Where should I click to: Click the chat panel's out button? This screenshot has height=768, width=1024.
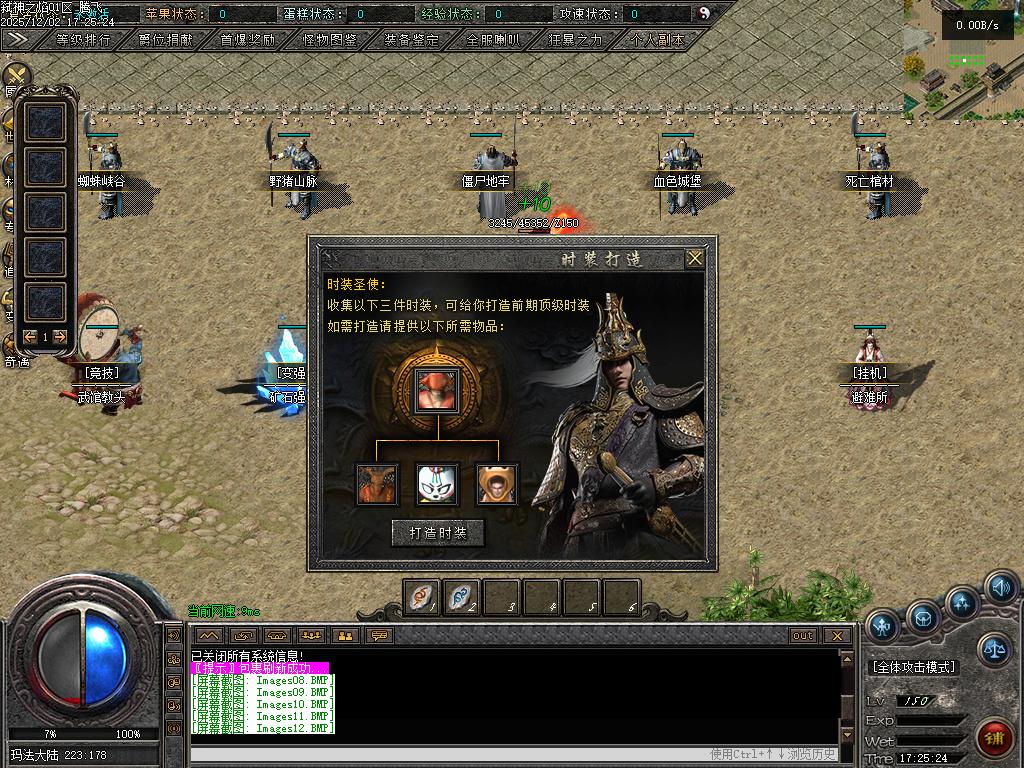click(803, 636)
